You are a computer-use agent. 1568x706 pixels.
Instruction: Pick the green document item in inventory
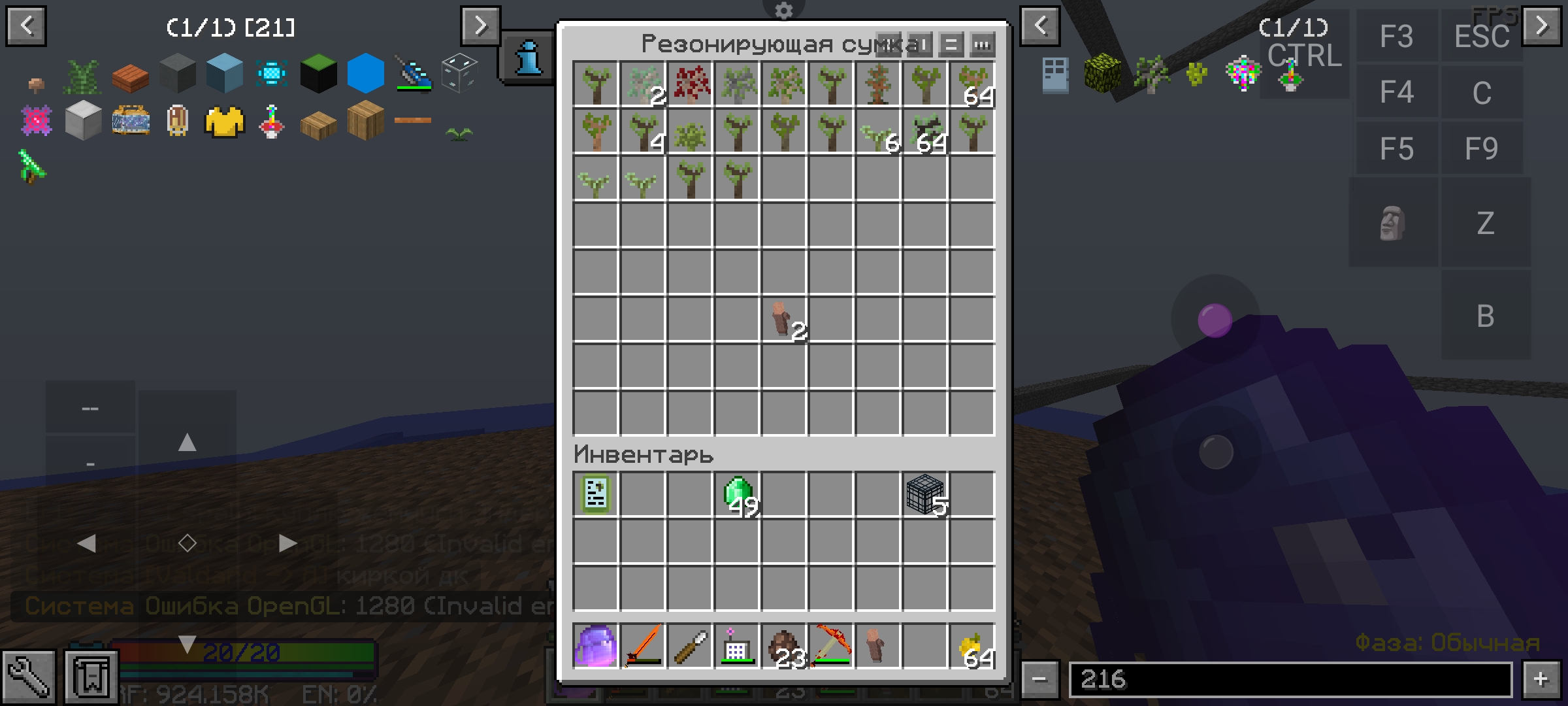point(595,495)
